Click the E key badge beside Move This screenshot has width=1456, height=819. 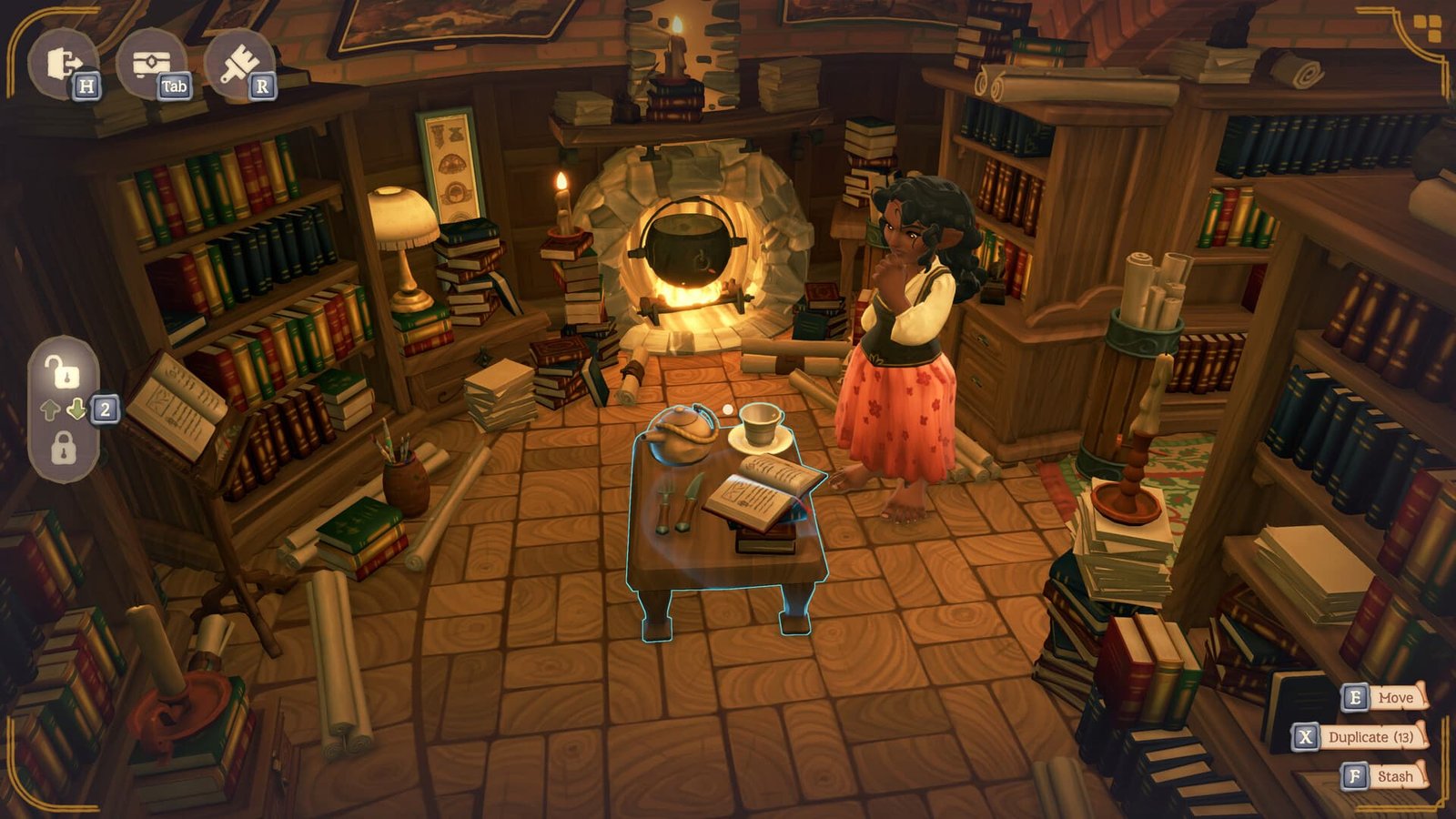pos(1356,698)
